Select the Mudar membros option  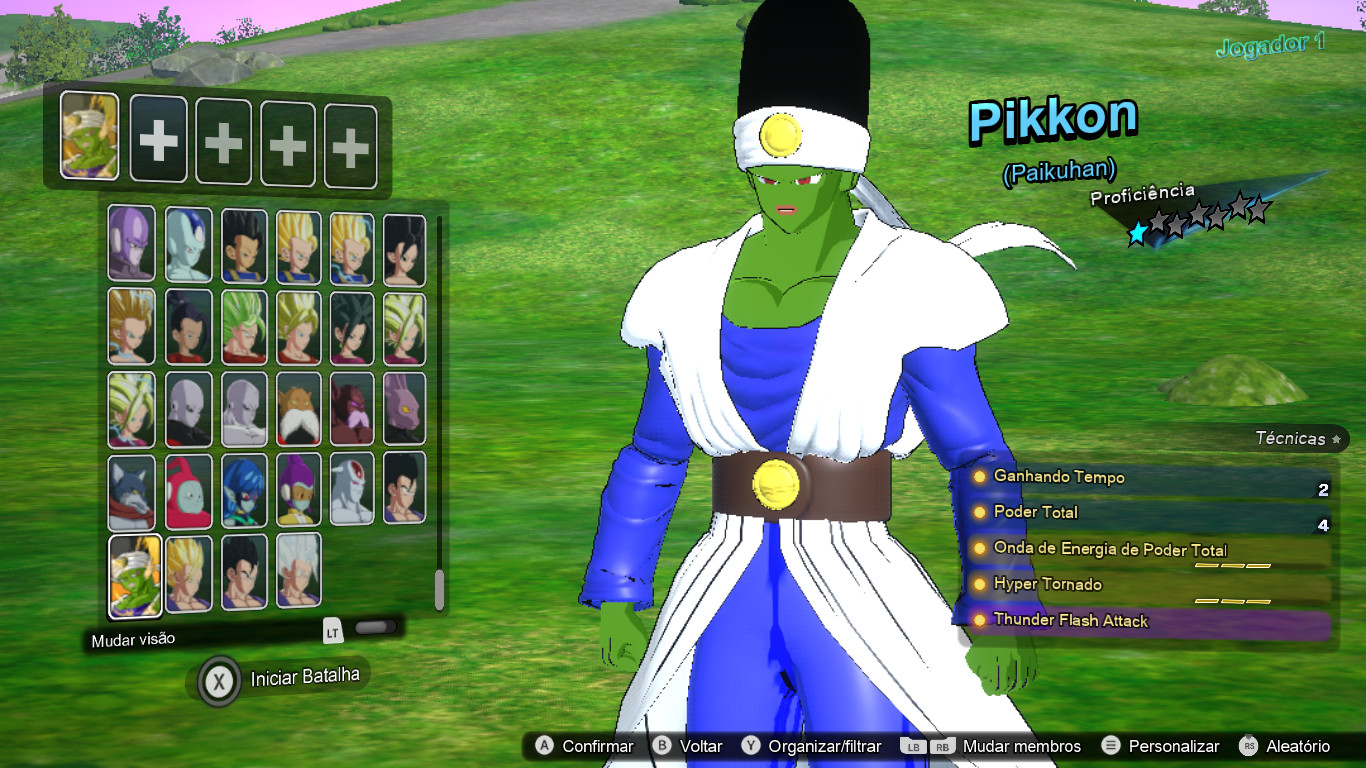pos(1020,745)
